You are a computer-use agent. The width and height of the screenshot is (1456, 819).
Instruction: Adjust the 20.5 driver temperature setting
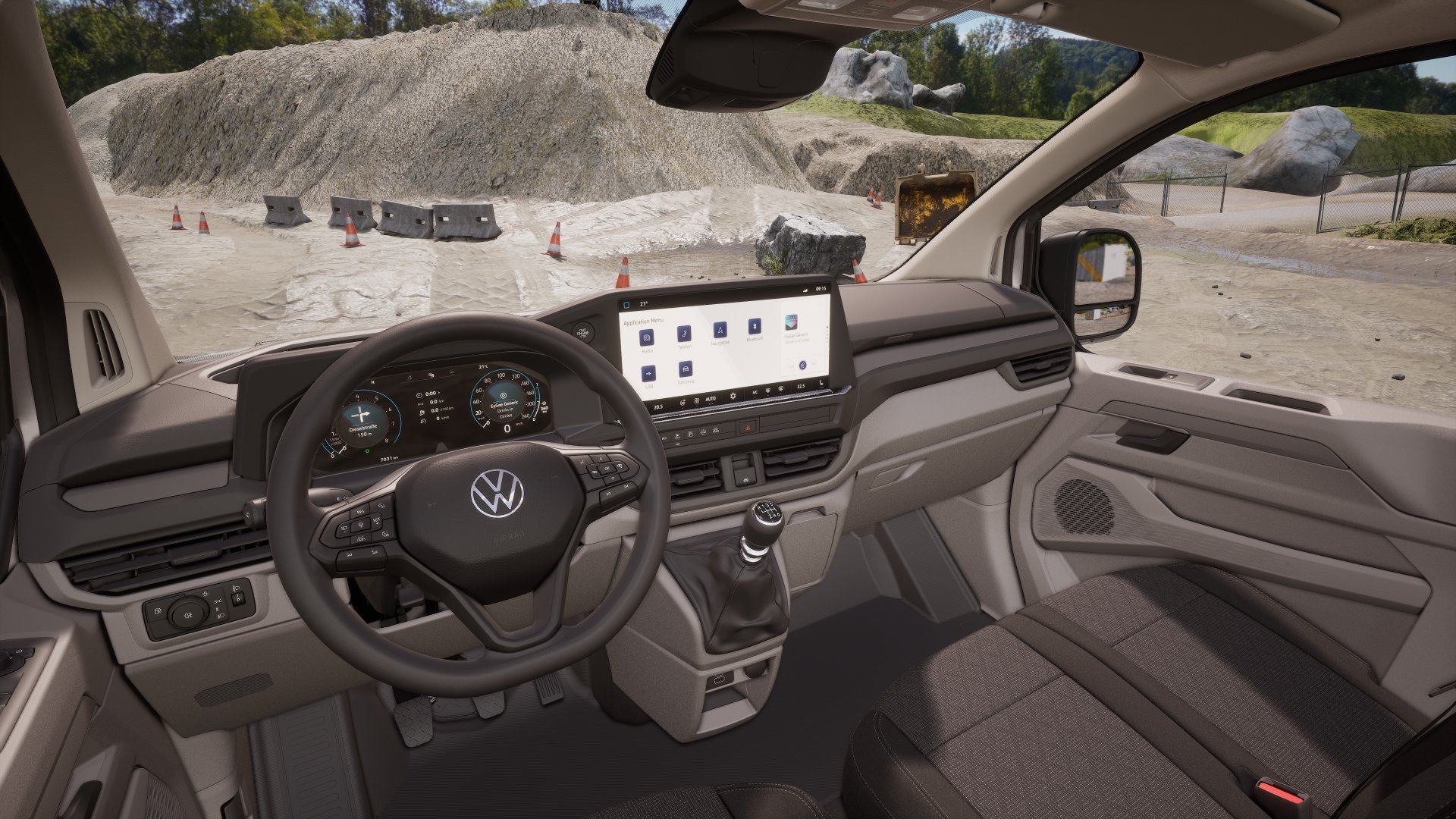[x=657, y=406]
